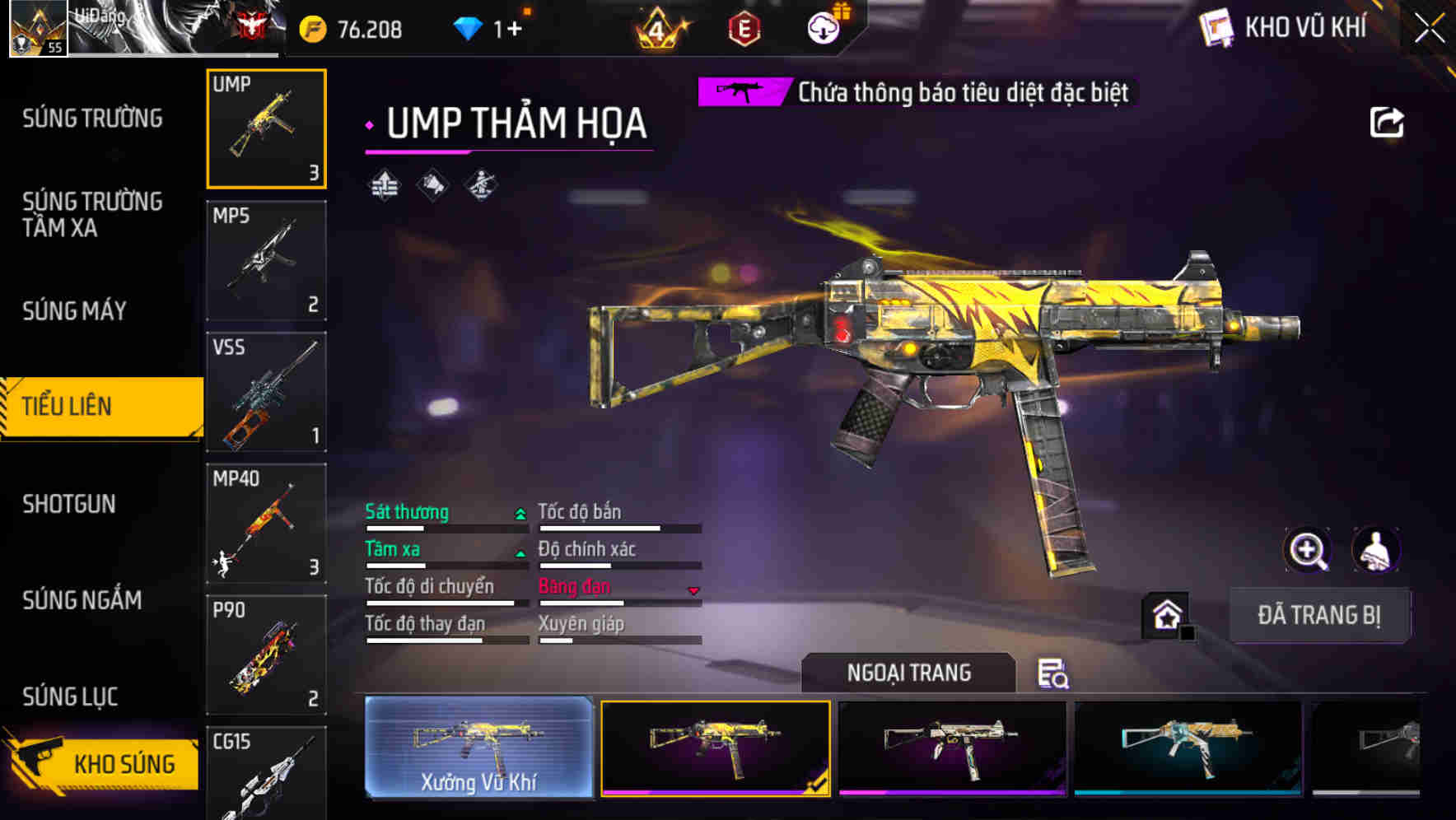Viewport: 1456px width, 820px height.
Task: Open the NGOẠI TRANG tab
Action: tap(910, 673)
